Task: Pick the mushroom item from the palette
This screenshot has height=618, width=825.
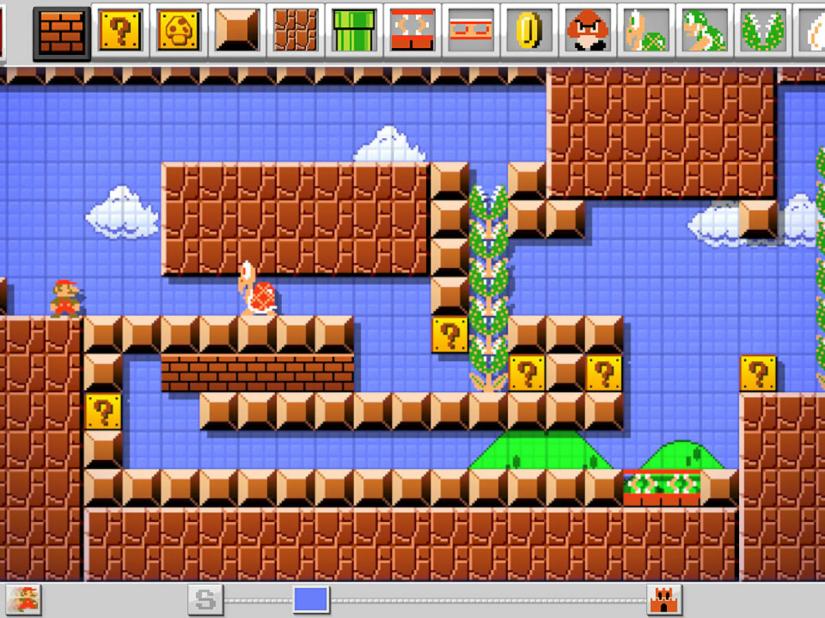Action: (x=179, y=31)
